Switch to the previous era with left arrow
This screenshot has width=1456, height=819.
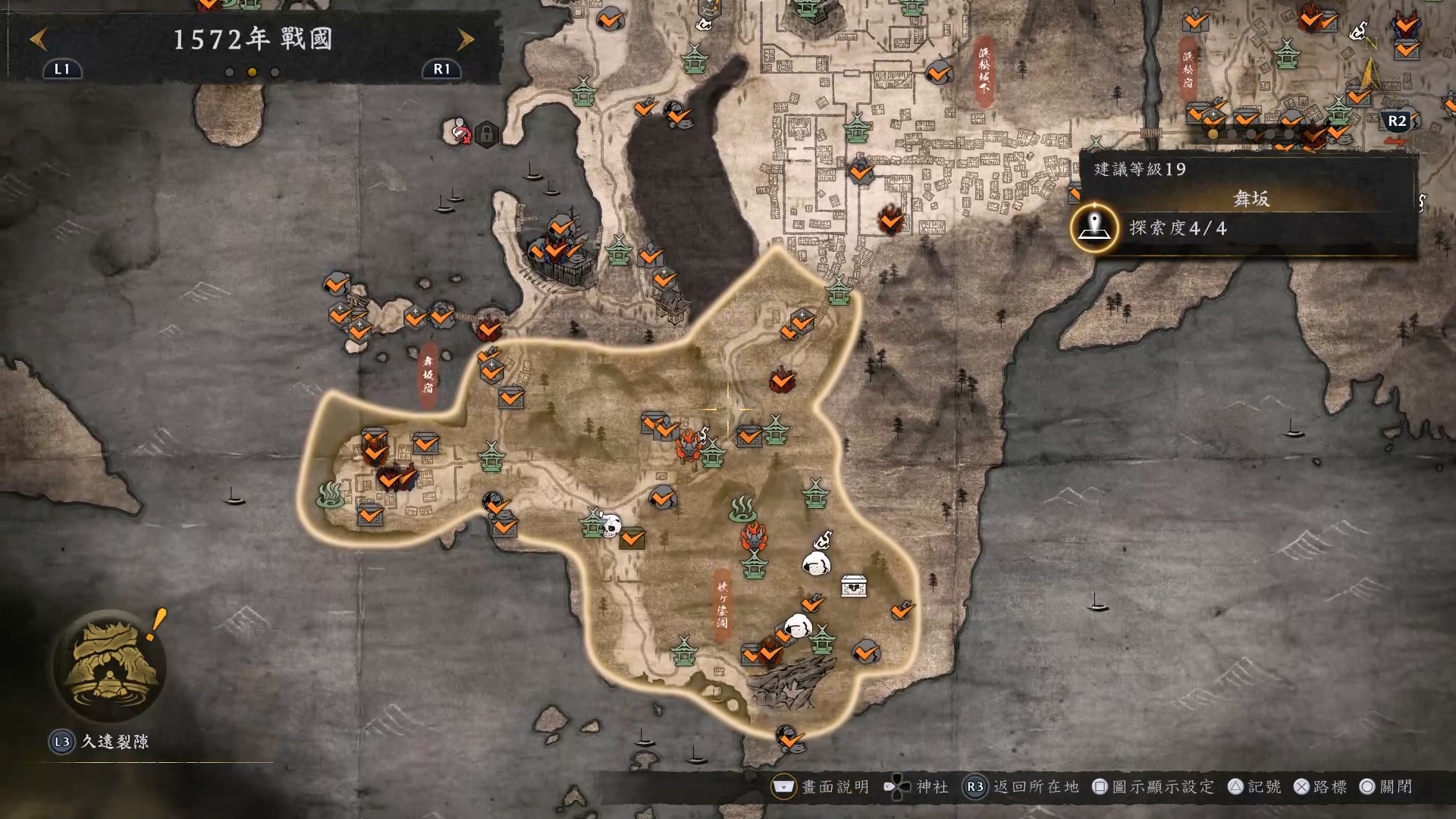coord(39,39)
